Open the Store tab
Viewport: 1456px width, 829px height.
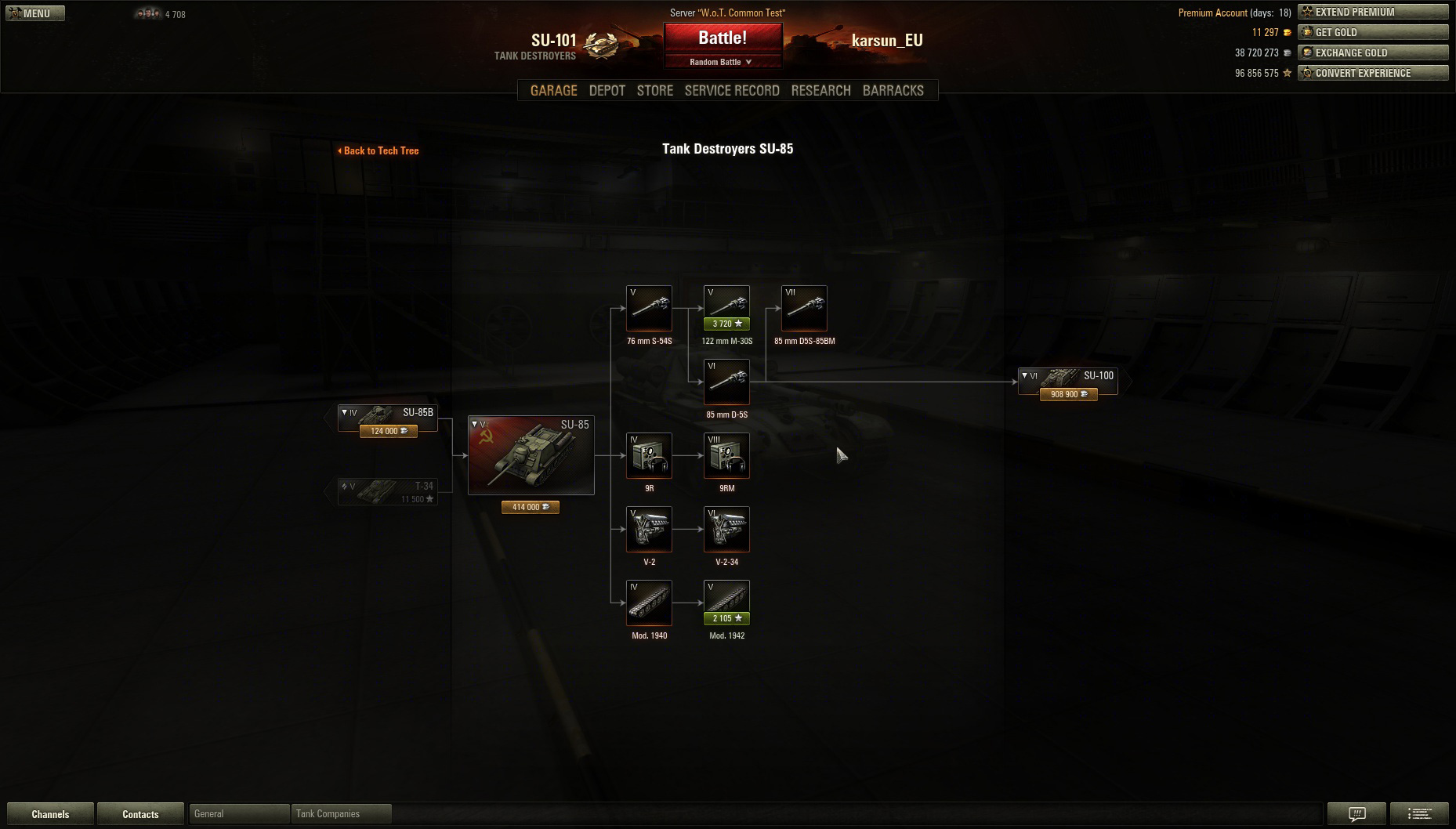[x=654, y=90]
